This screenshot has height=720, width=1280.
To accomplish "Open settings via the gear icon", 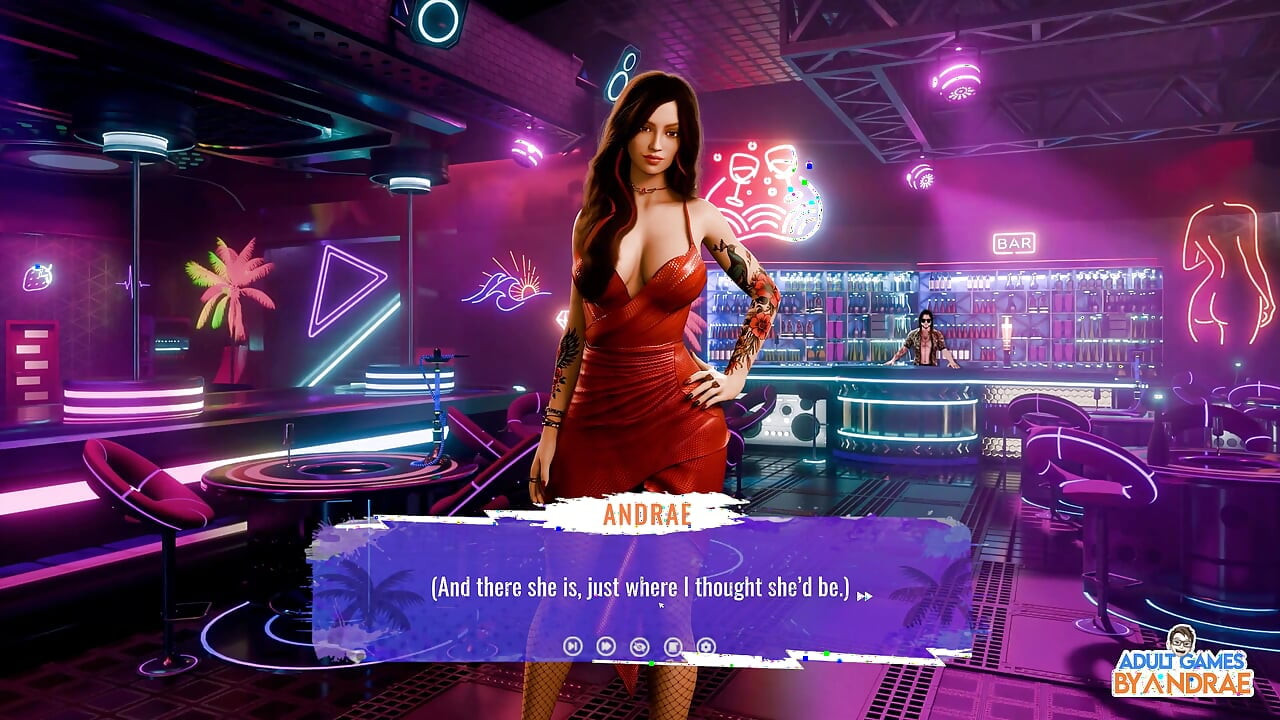I will point(706,646).
